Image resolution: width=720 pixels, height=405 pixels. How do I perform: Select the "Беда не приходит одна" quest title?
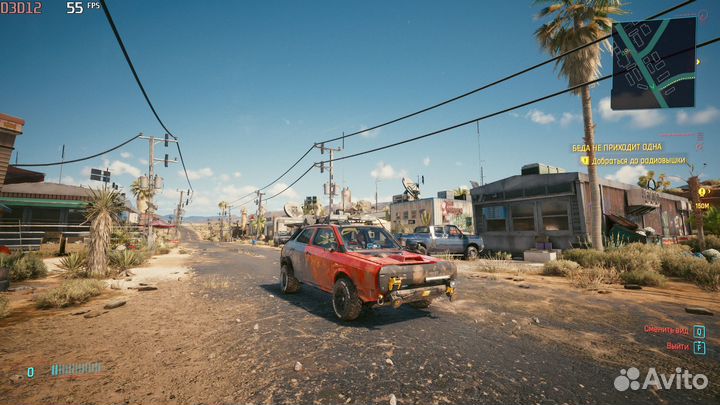click(x=617, y=147)
